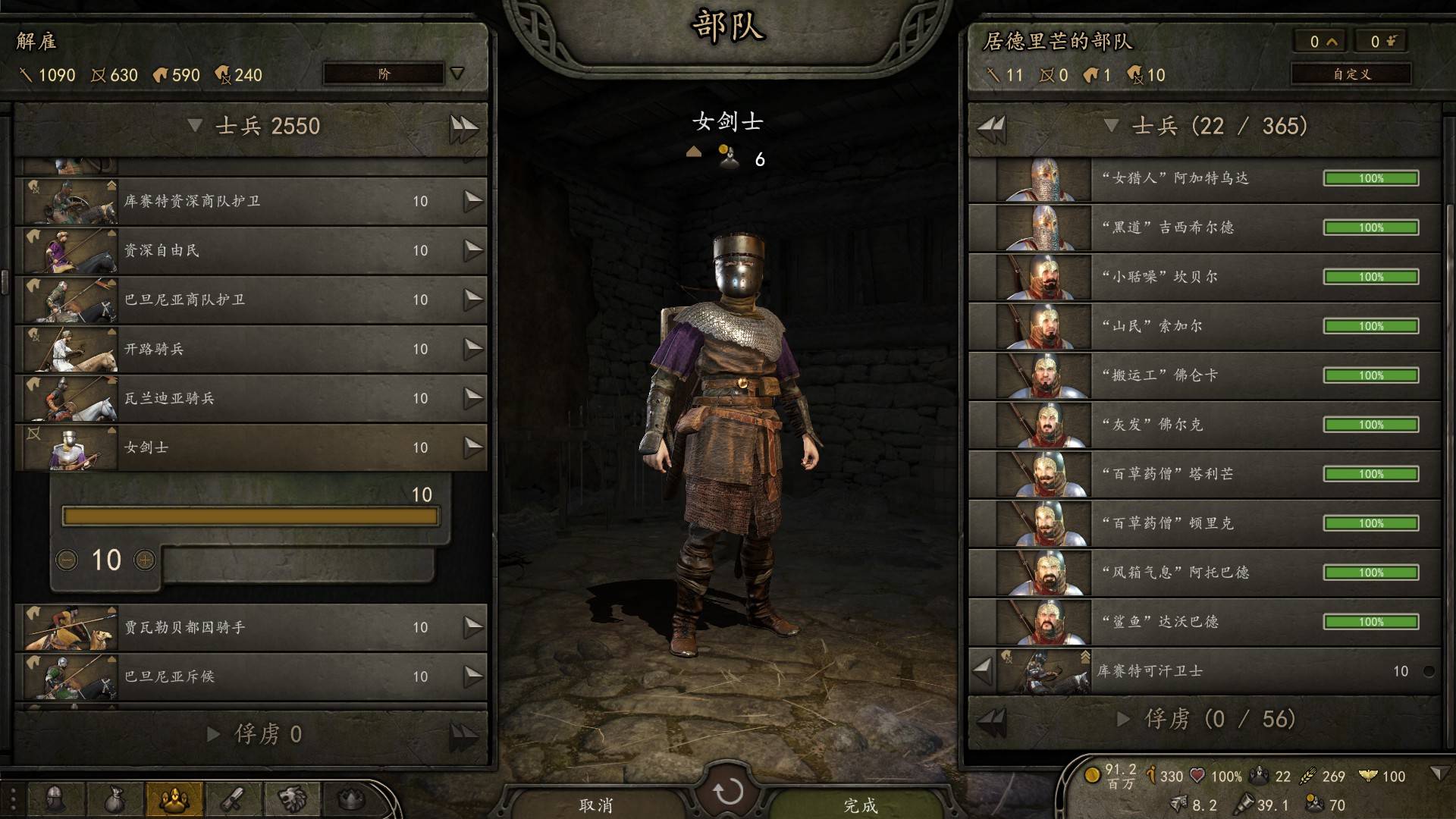Decrease transfer amount with the minus button

(x=67, y=560)
